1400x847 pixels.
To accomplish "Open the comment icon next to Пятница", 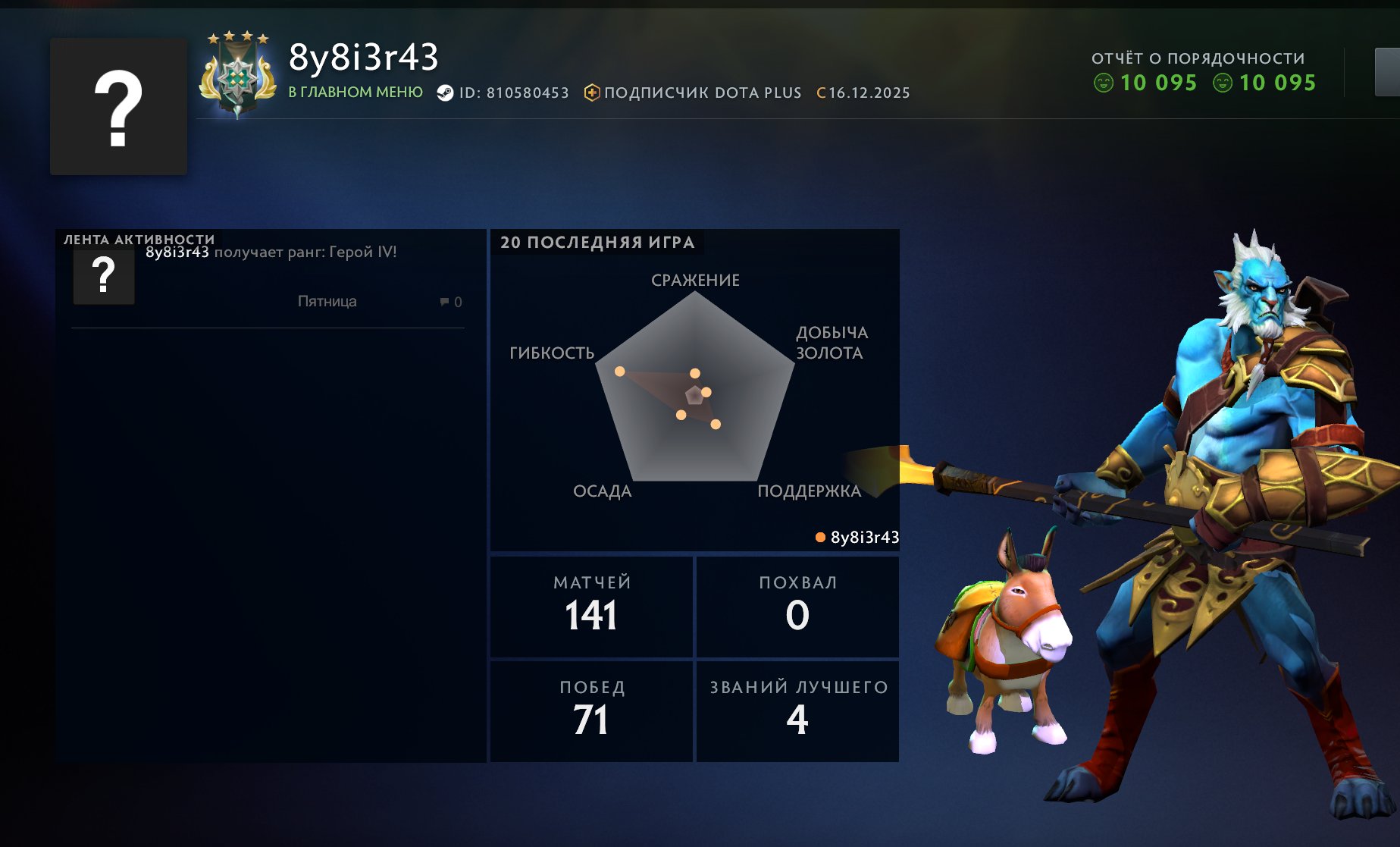I will 446,301.
